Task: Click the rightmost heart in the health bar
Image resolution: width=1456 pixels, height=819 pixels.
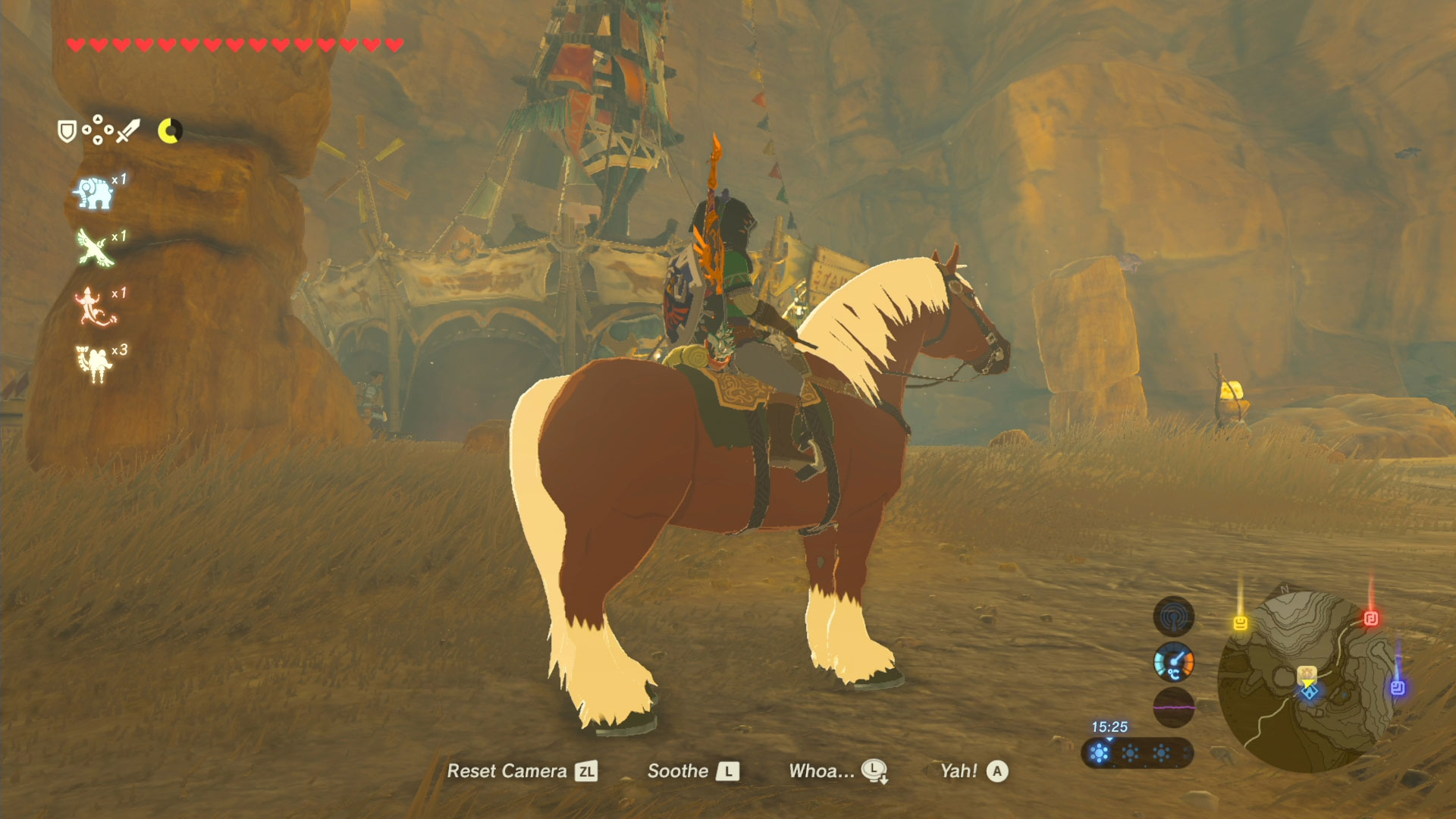Action: pos(394,45)
